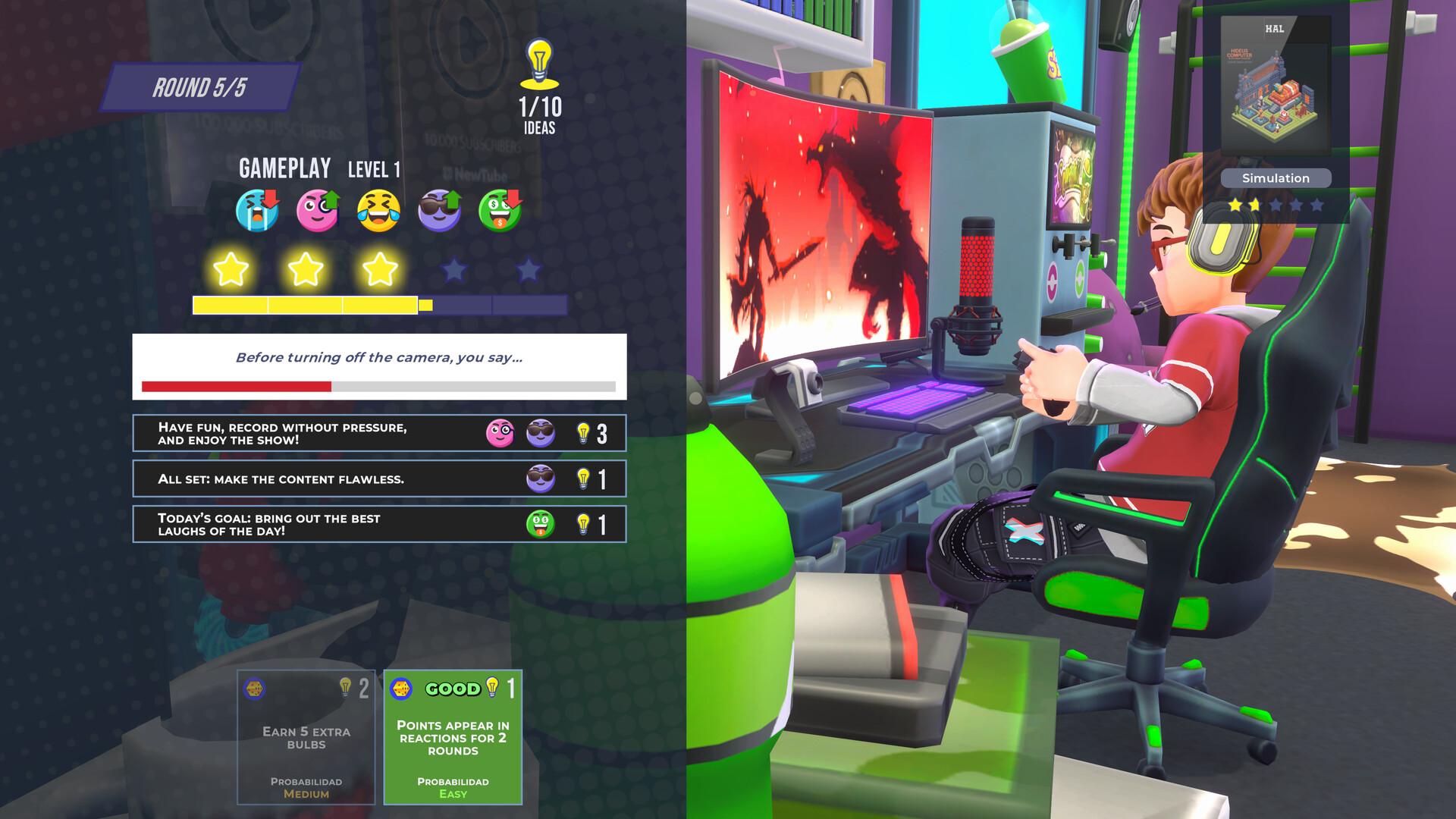Click the red timer progress bar
Viewport: 1456px width, 819px height.
tap(236, 387)
